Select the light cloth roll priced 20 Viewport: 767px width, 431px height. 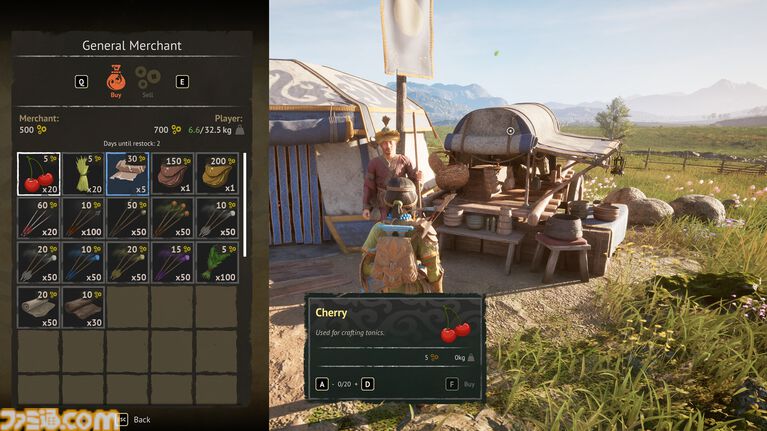[39, 307]
